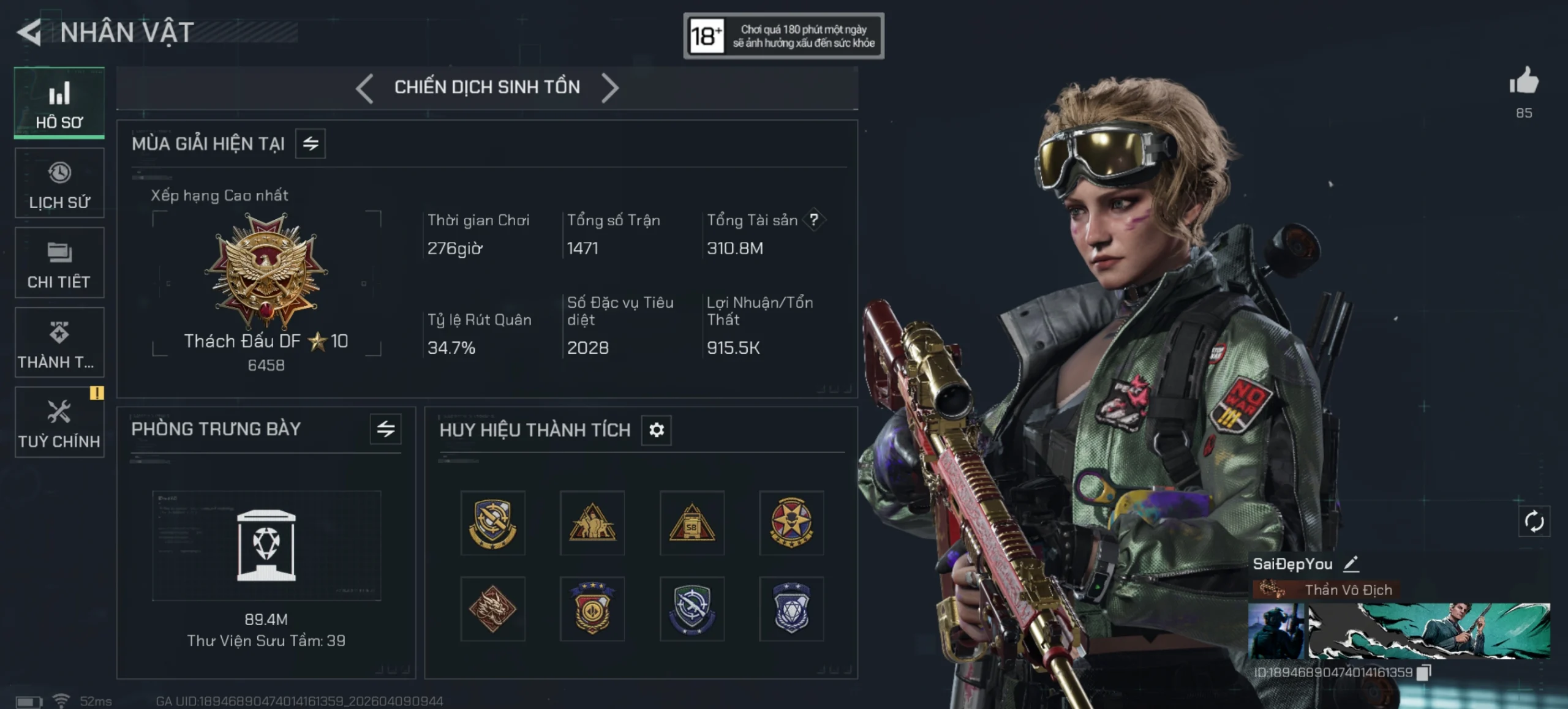This screenshot has width=1568, height=709.
Task: Open the Hồ Sơ profile tab
Action: pyautogui.click(x=59, y=103)
